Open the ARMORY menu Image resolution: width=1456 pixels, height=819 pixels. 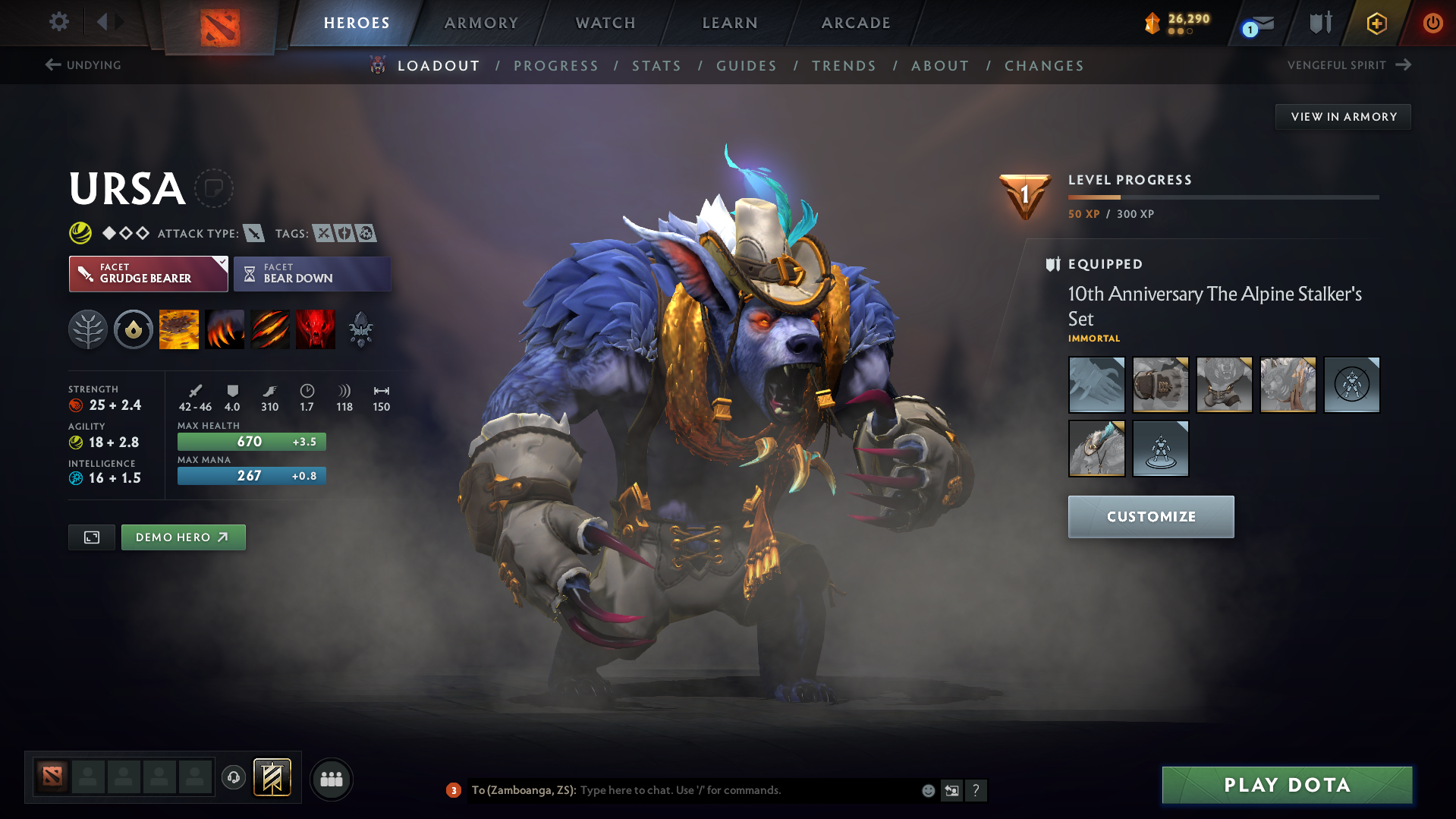click(481, 23)
